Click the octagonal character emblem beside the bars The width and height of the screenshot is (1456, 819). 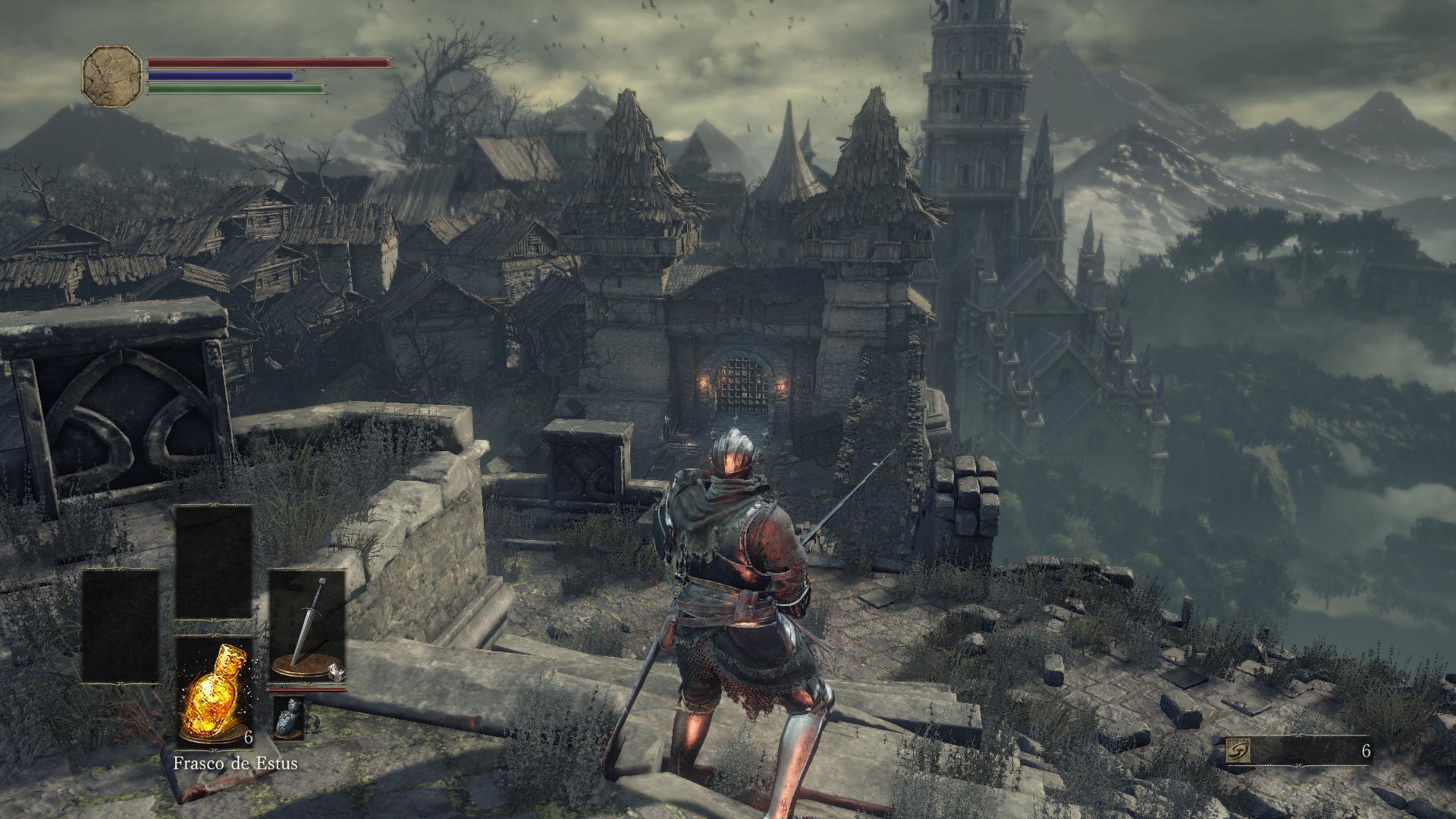112,76
